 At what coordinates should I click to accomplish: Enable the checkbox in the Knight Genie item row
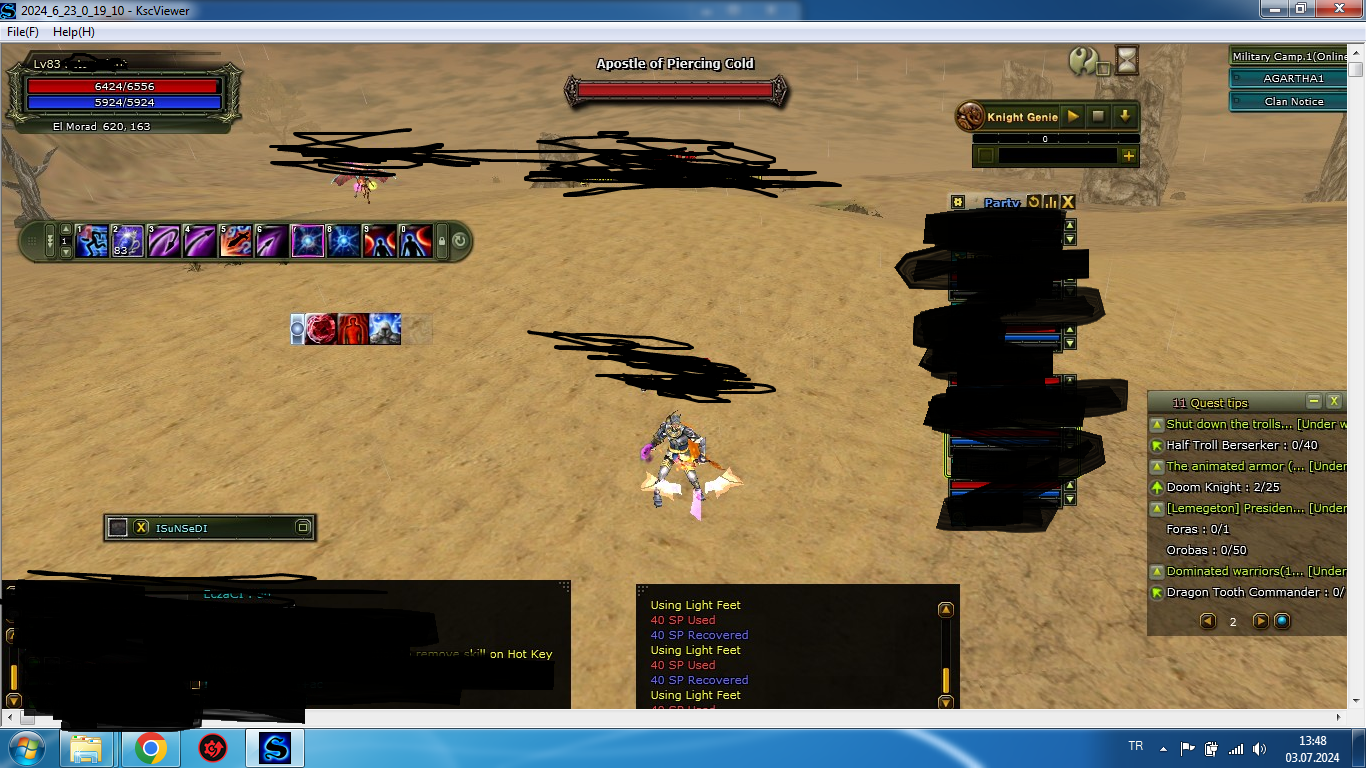(x=986, y=155)
